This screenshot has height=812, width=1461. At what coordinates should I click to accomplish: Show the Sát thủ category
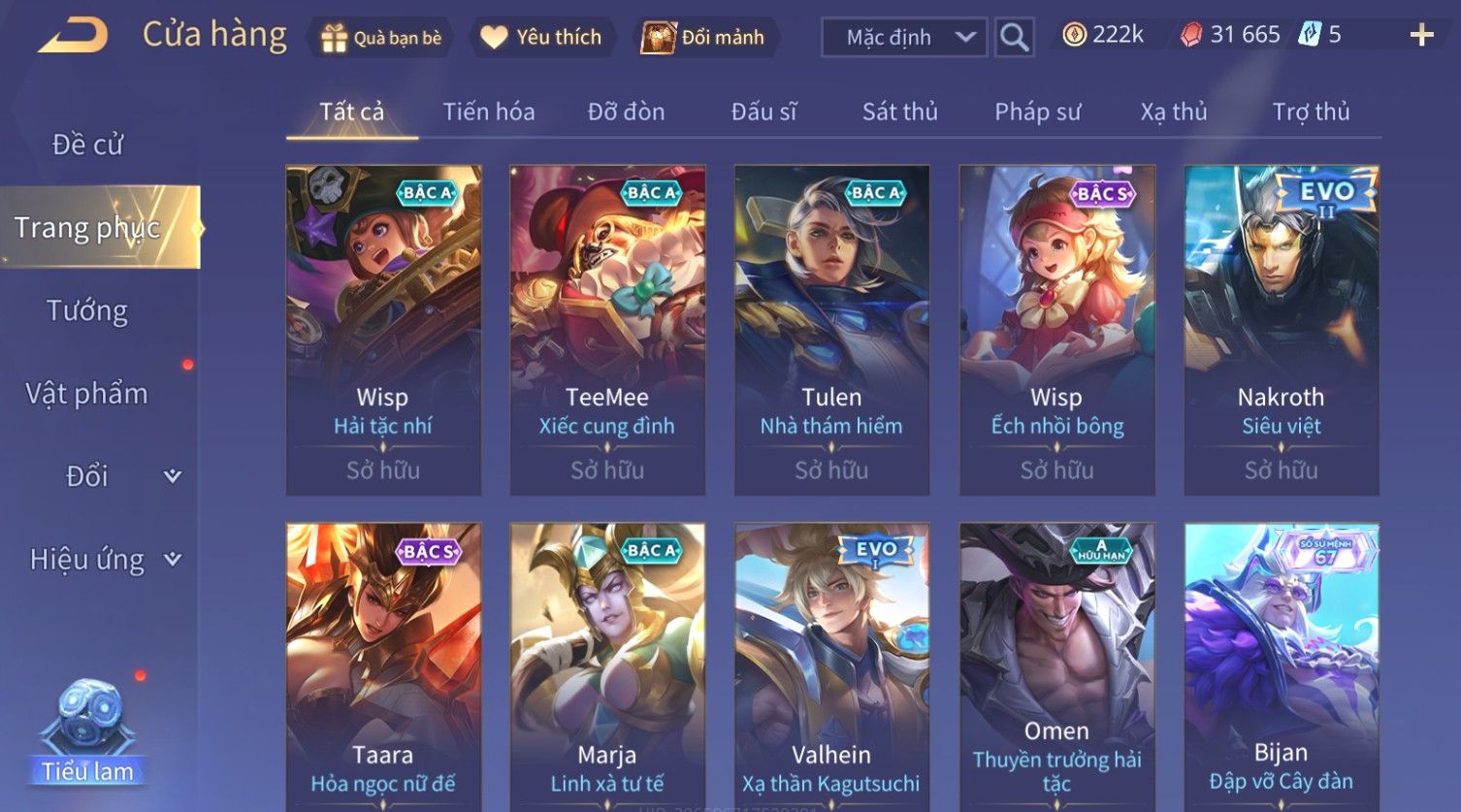[899, 113]
